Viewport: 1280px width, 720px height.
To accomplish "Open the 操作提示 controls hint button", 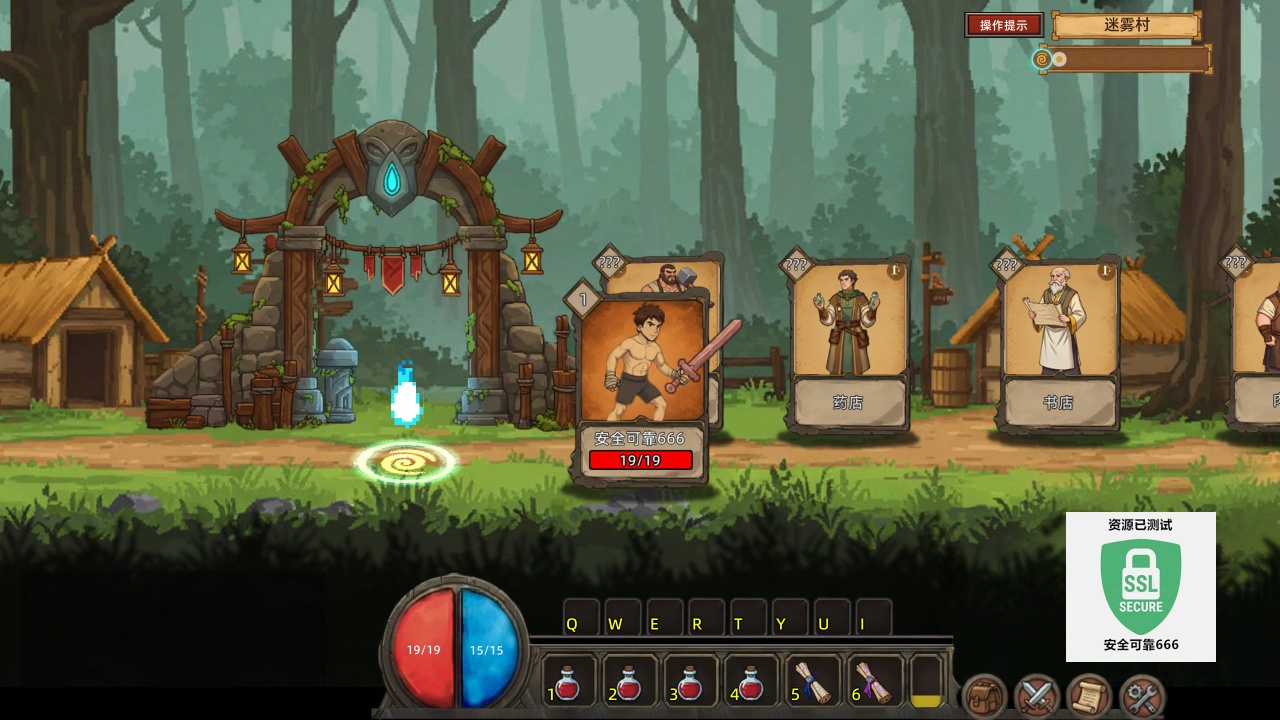I will pyautogui.click(x=1004, y=25).
